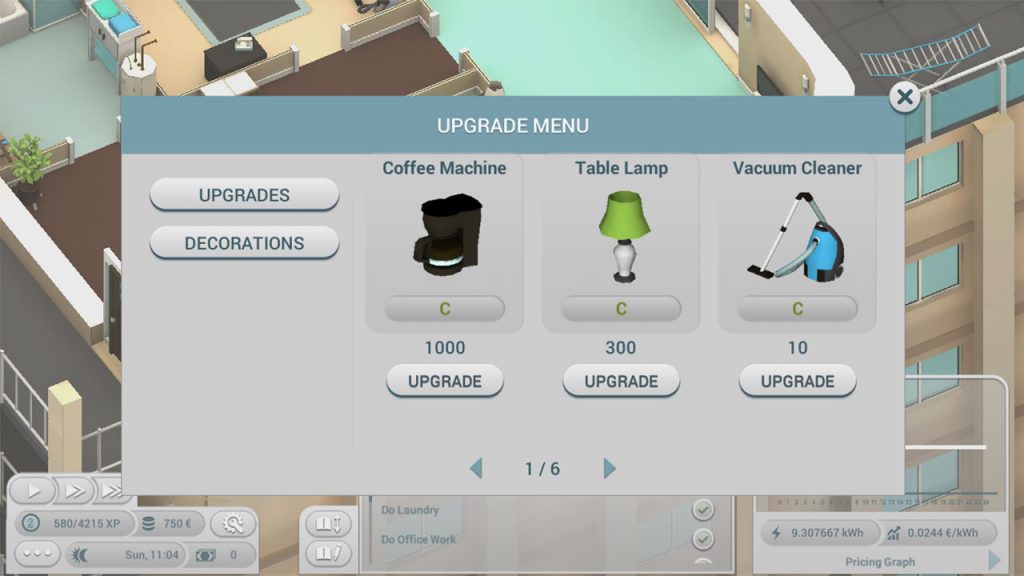Close the Upgrade Menu

[x=905, y=97]
